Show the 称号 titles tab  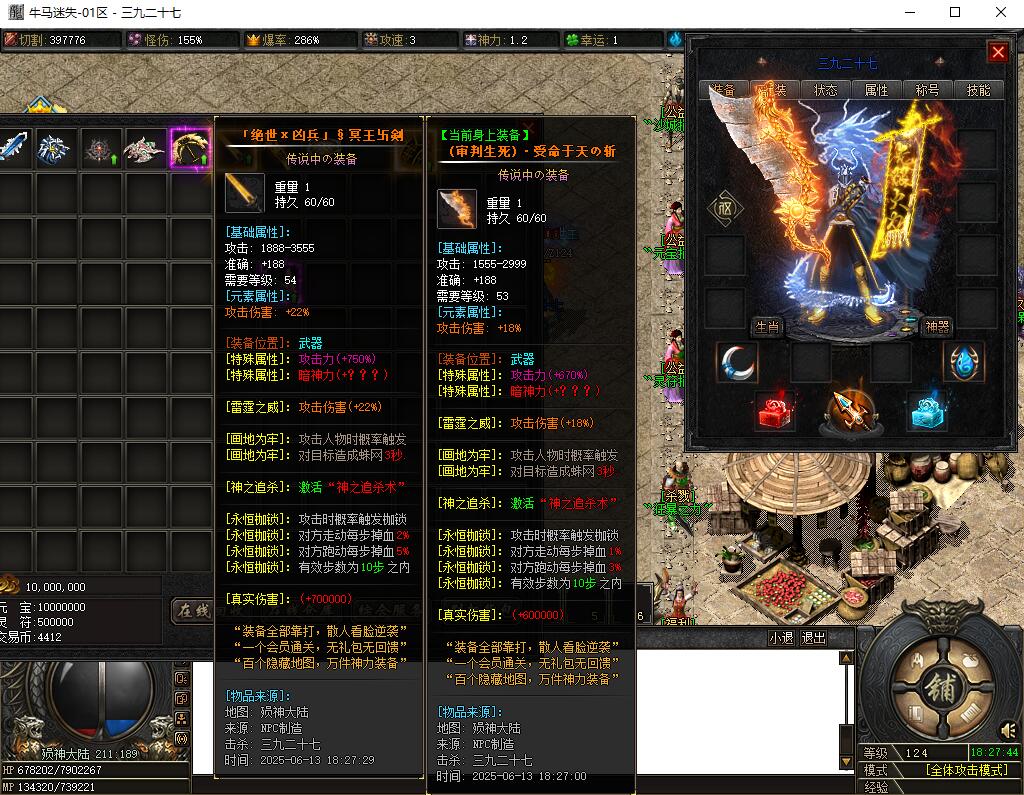927,89
